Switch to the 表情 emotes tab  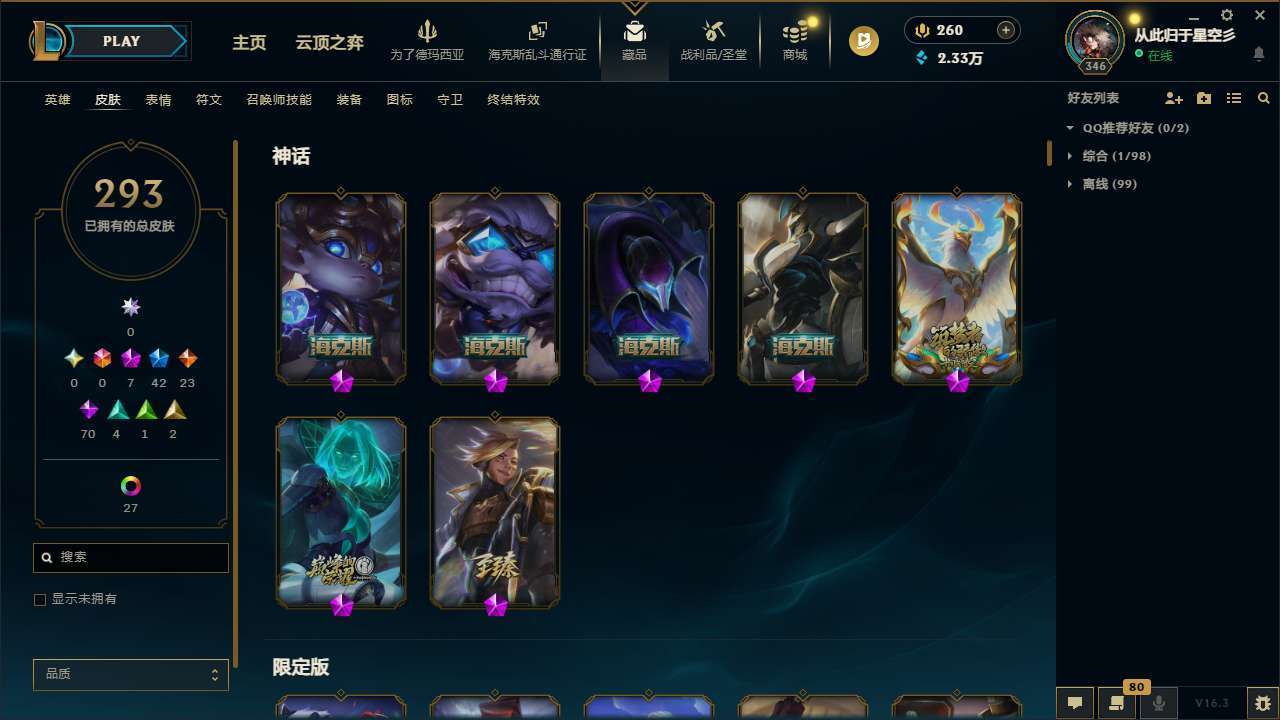pyautogui.click(x=158, y=99)
